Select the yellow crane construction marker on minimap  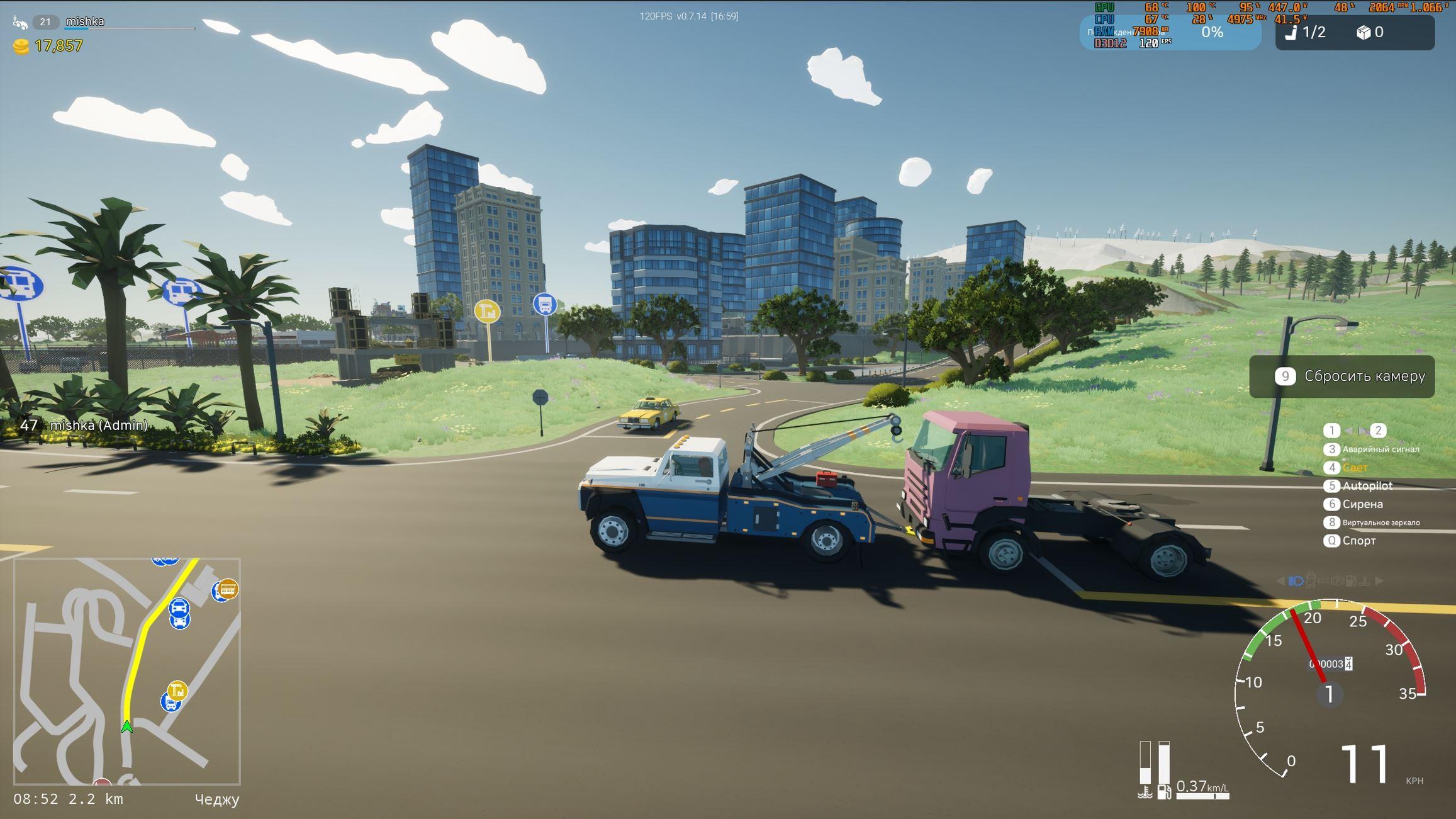pos(177,691)
